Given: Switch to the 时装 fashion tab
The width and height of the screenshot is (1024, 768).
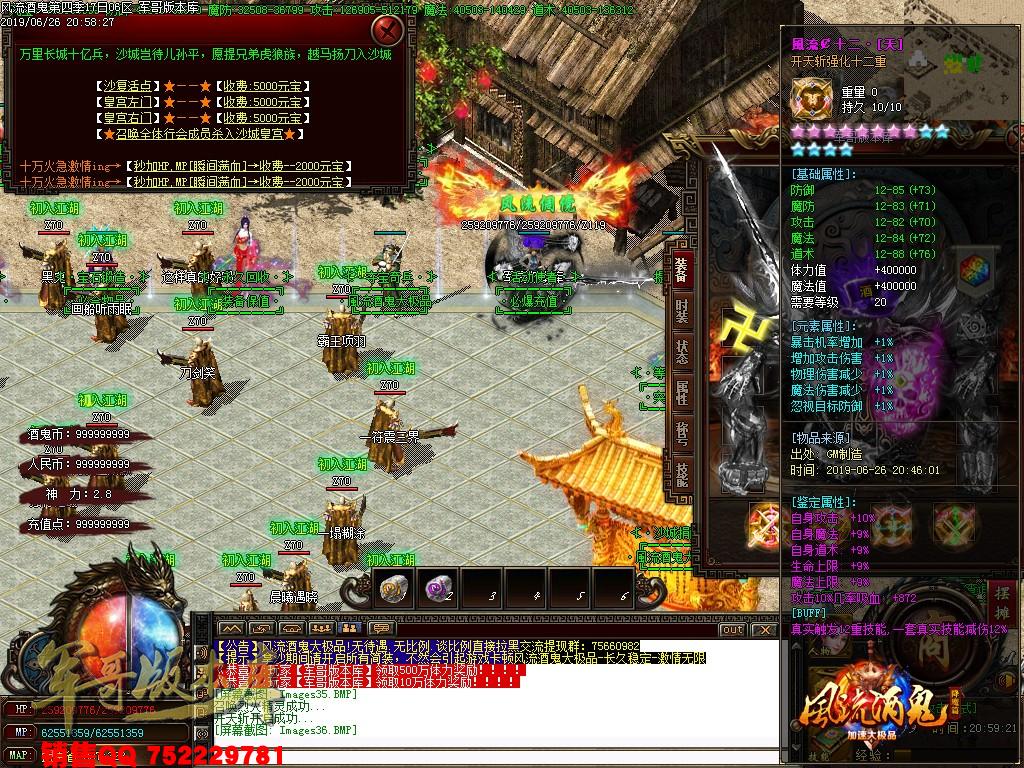Looking at the screenshot, I should click(681, 311).
